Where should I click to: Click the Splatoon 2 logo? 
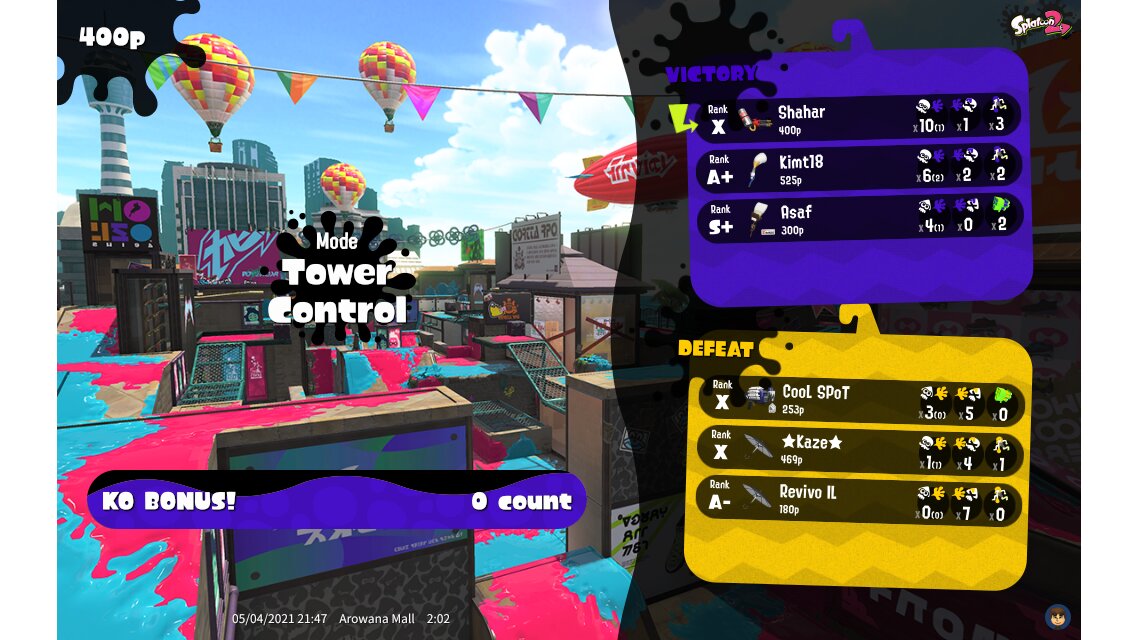1040,22
